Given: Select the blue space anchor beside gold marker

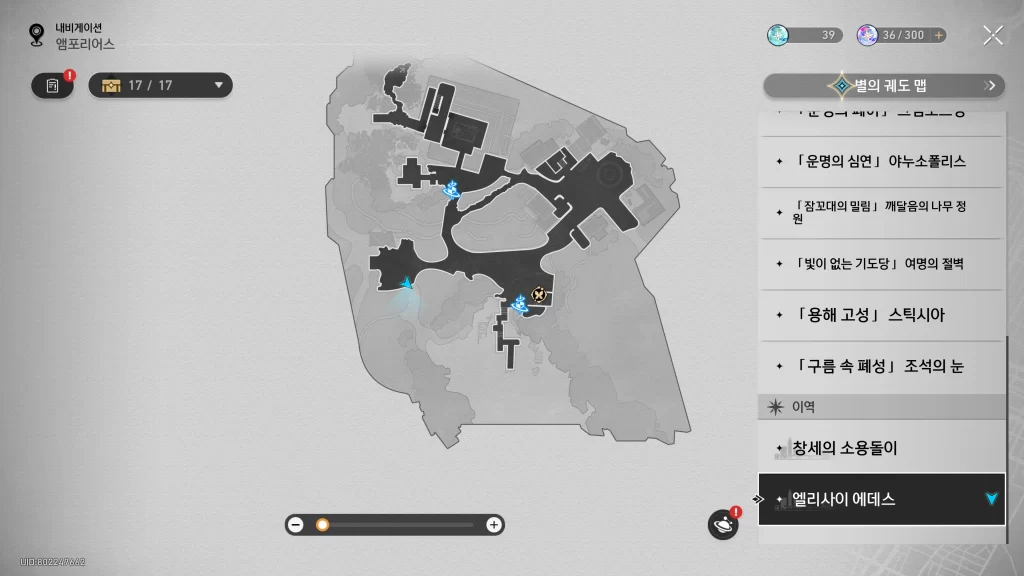Looking at the screenshot, I should coord(519,299).
